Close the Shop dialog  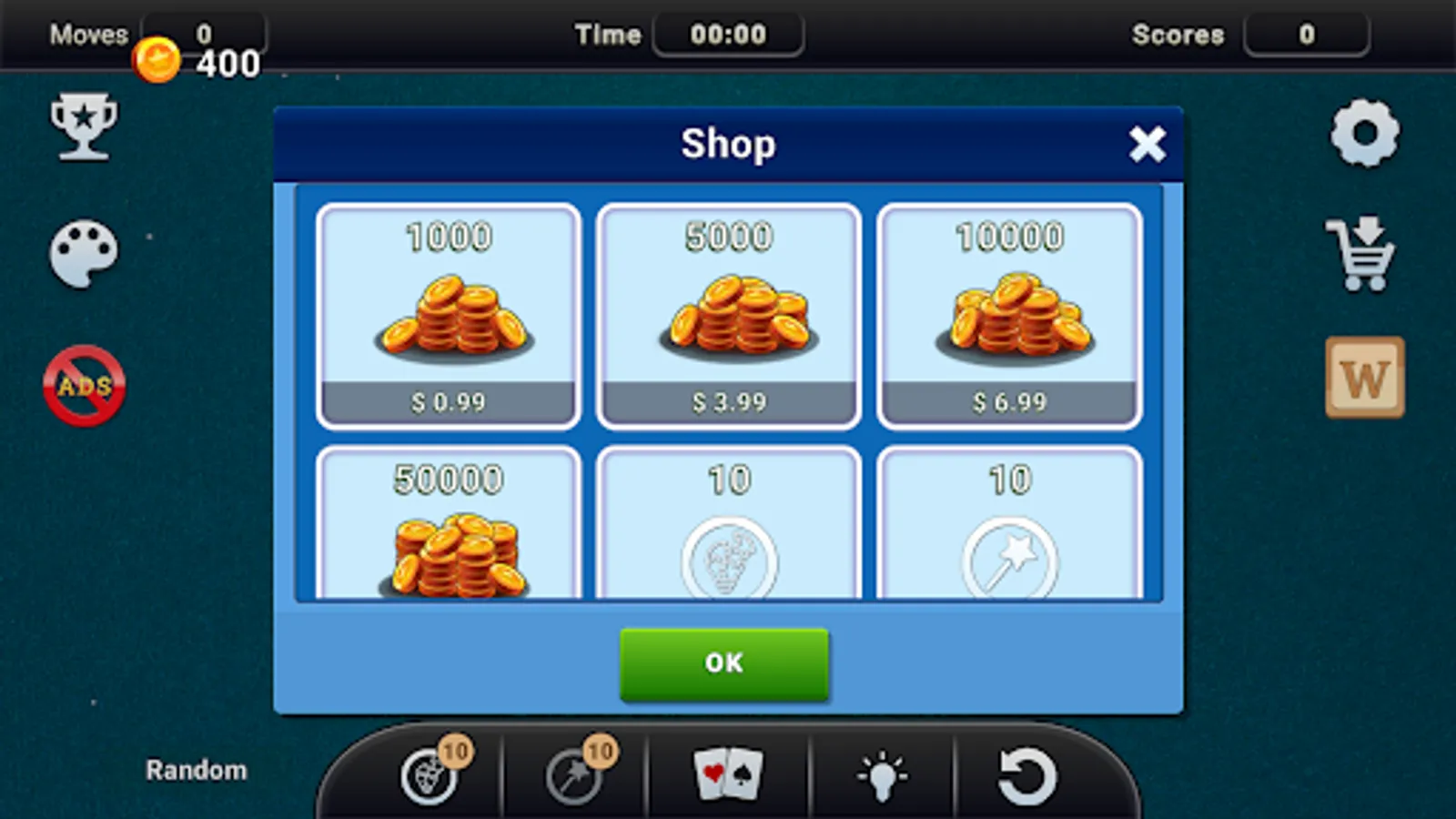[x=1148, y=144]
